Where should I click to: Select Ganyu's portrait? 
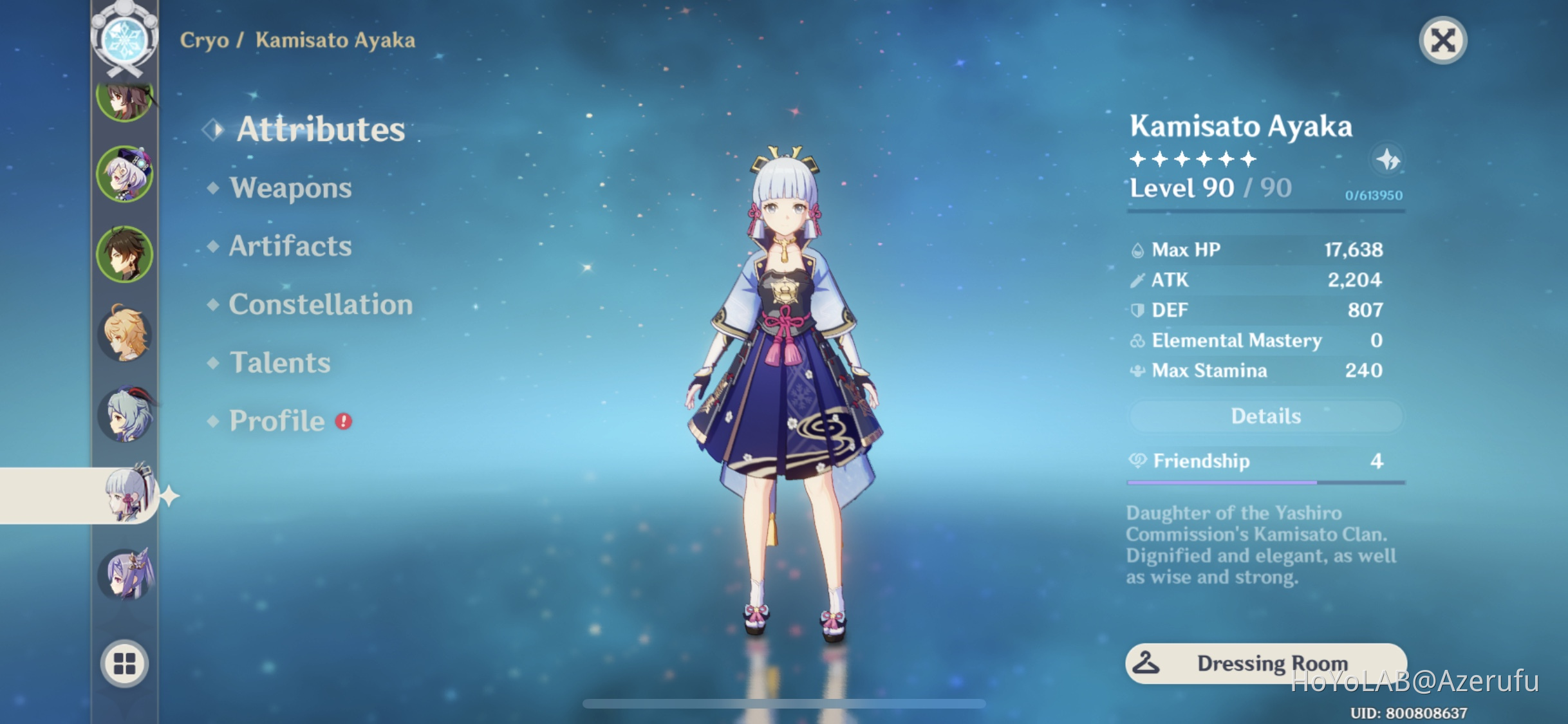[126, 416]
